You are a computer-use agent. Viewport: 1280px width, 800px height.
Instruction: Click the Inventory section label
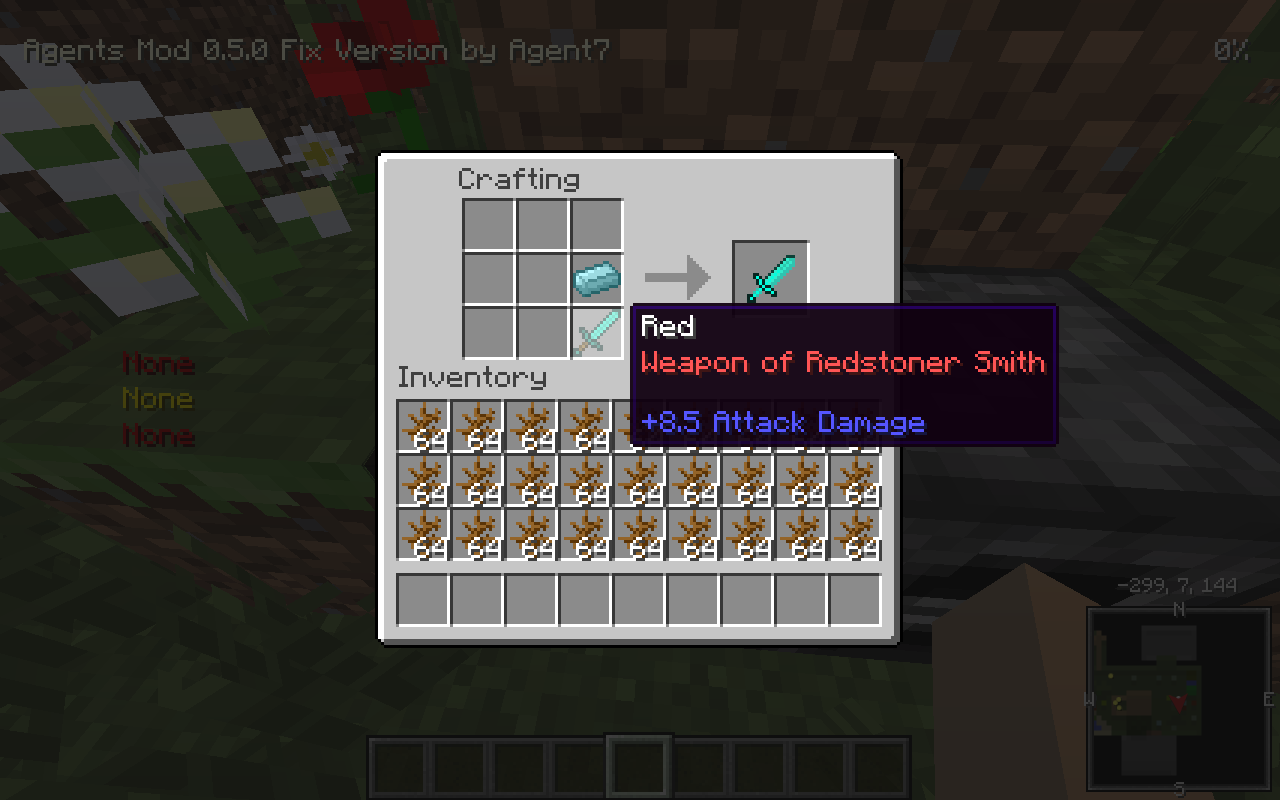pyautogui.click(x=472, y=378)
